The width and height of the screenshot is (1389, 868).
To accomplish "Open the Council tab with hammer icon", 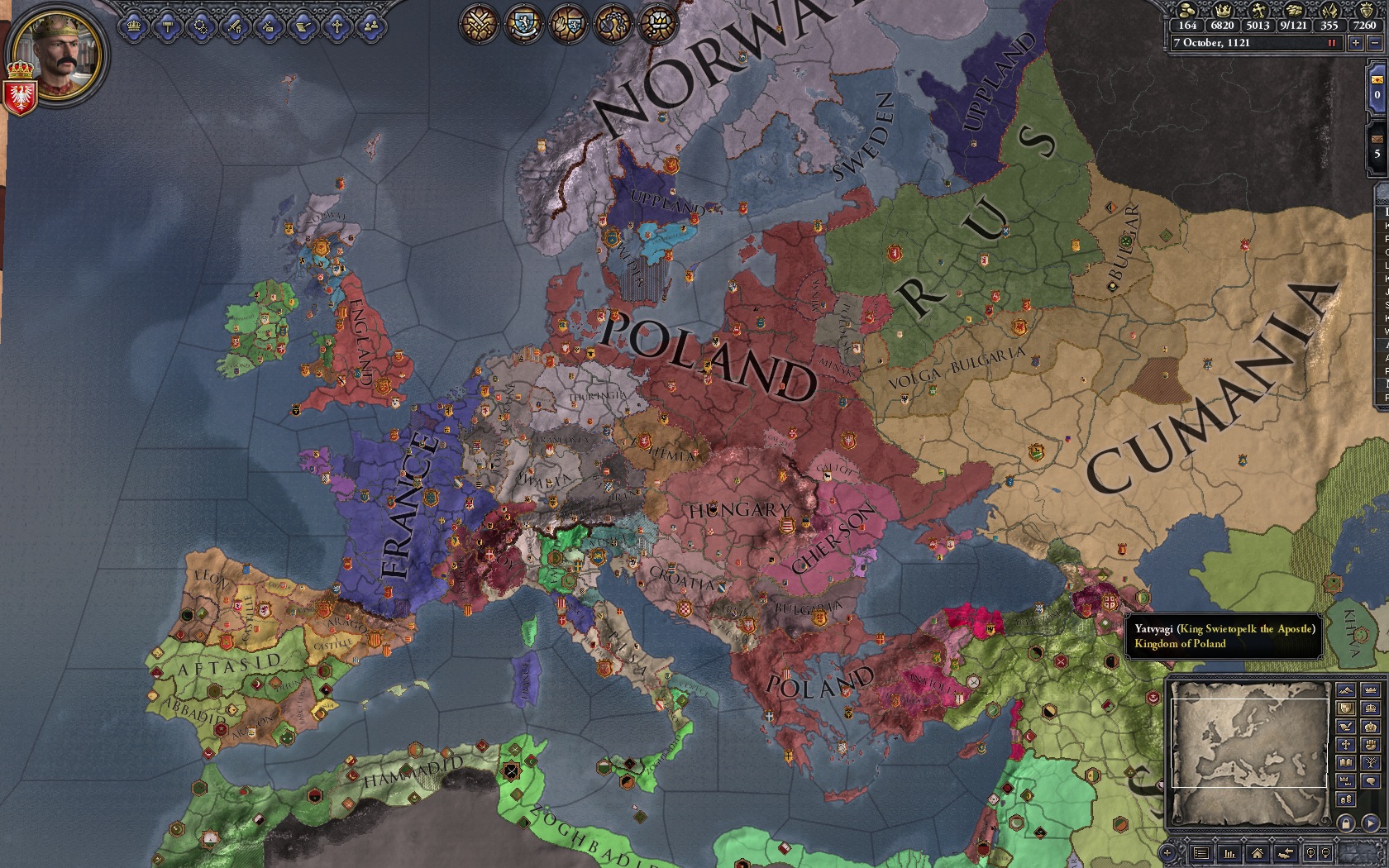I will 168,26.
